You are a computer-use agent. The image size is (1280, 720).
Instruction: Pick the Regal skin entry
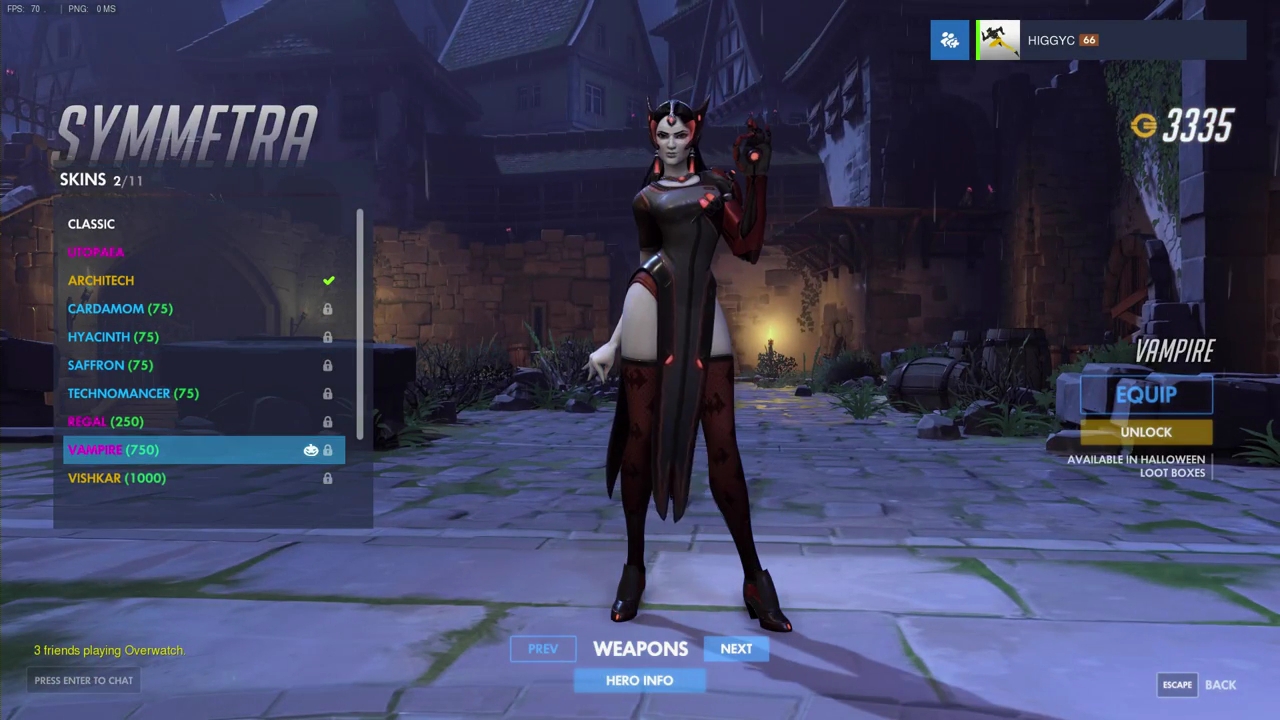106,421
